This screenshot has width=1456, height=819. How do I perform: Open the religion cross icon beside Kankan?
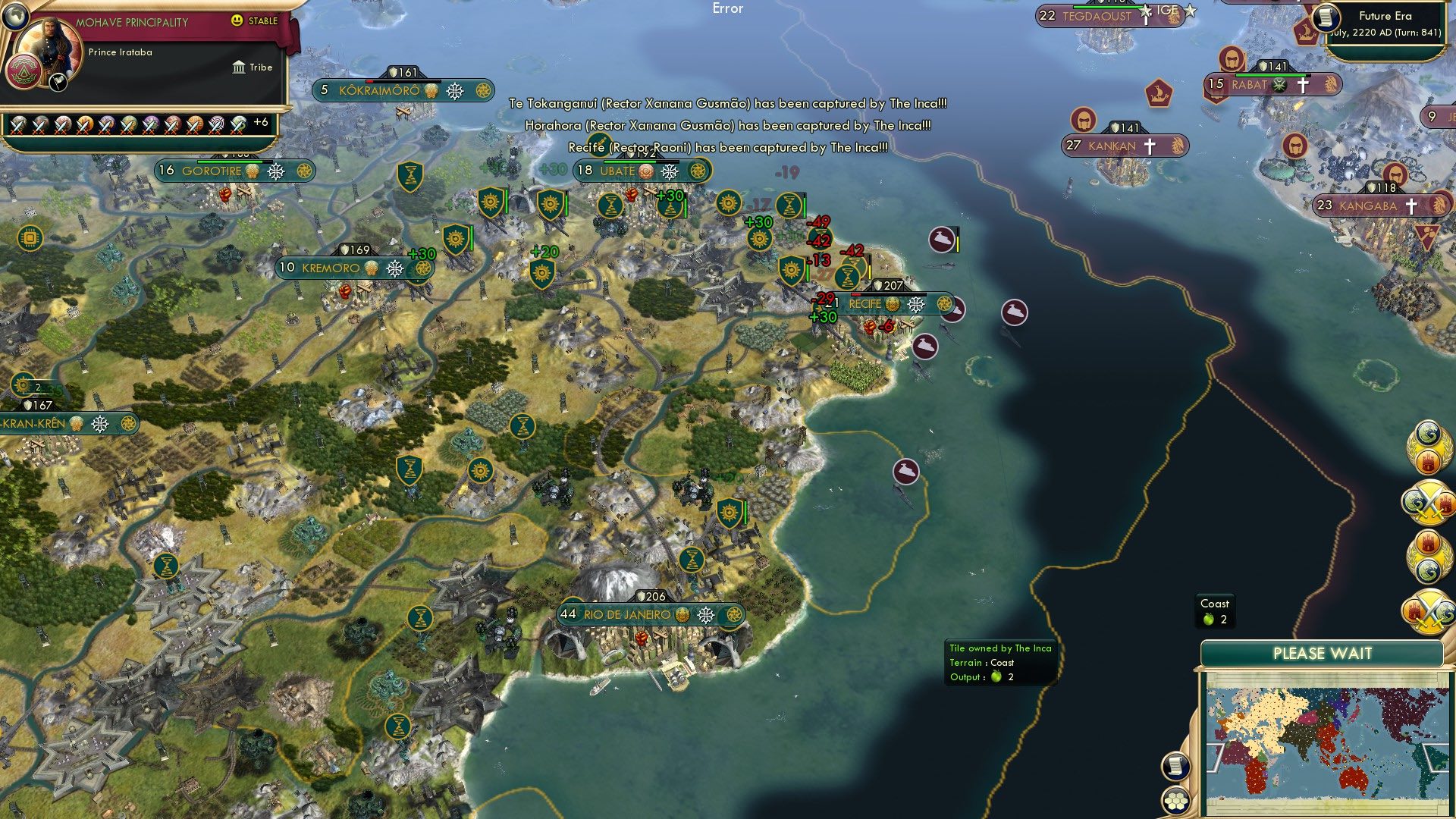[x=1150, y=146]
